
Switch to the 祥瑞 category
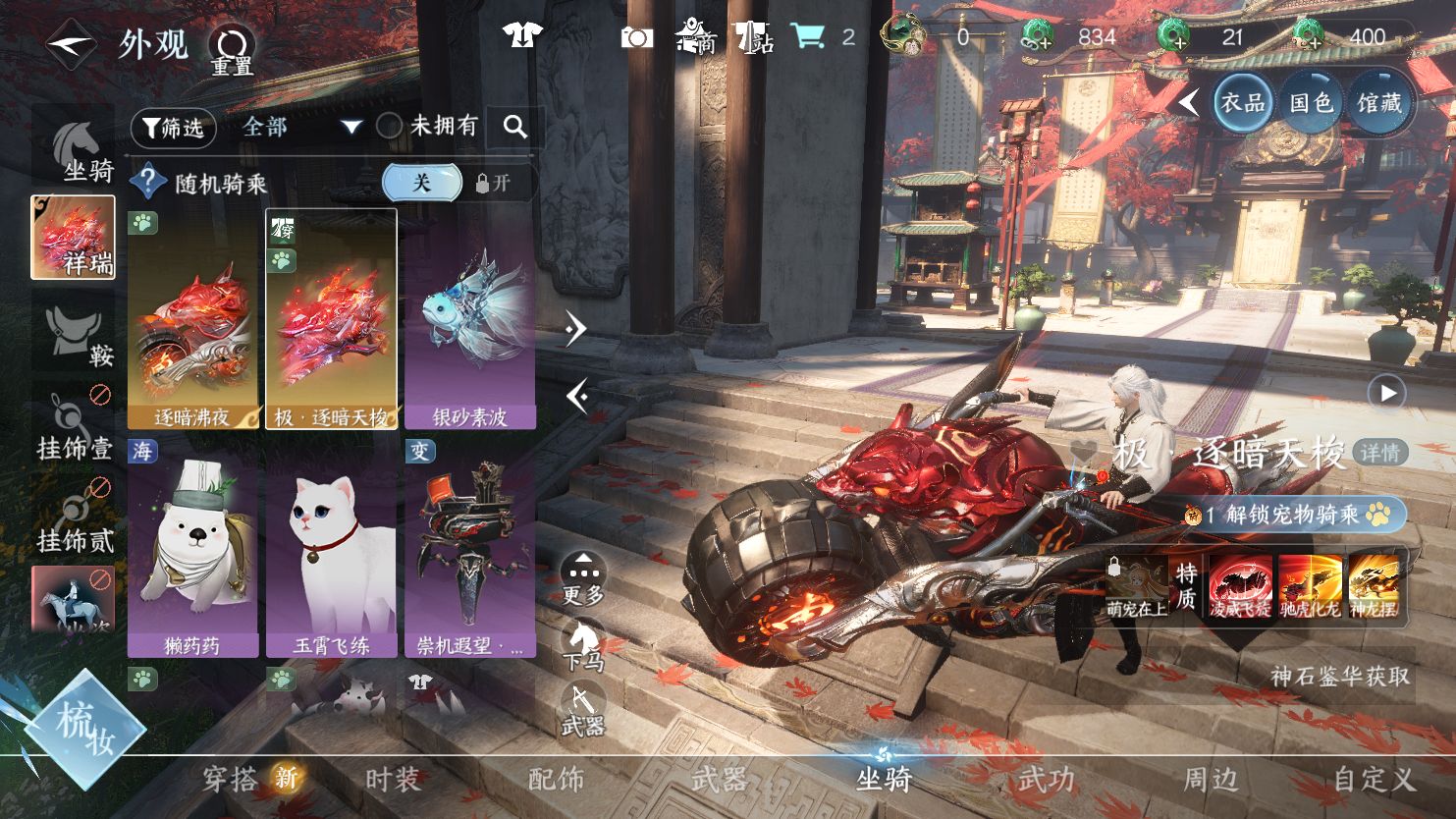tap(74, 237)
